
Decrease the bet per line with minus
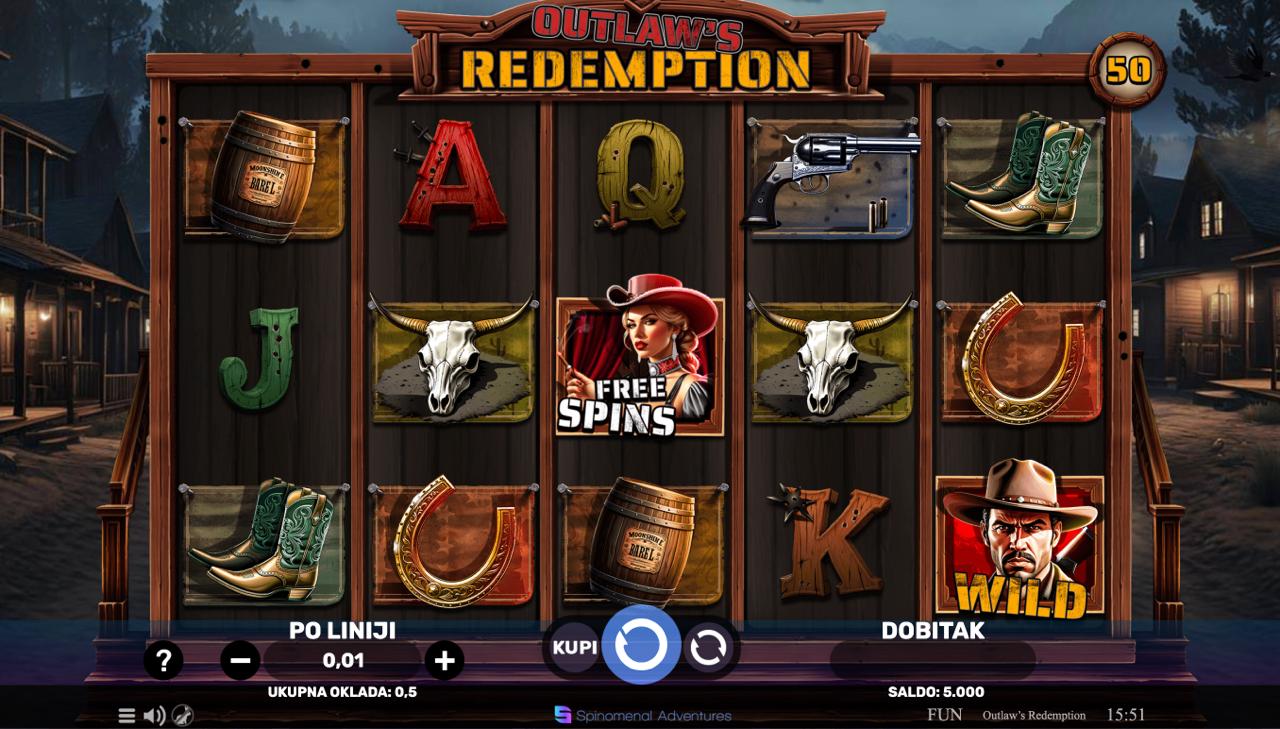click(x=240, y=660)
